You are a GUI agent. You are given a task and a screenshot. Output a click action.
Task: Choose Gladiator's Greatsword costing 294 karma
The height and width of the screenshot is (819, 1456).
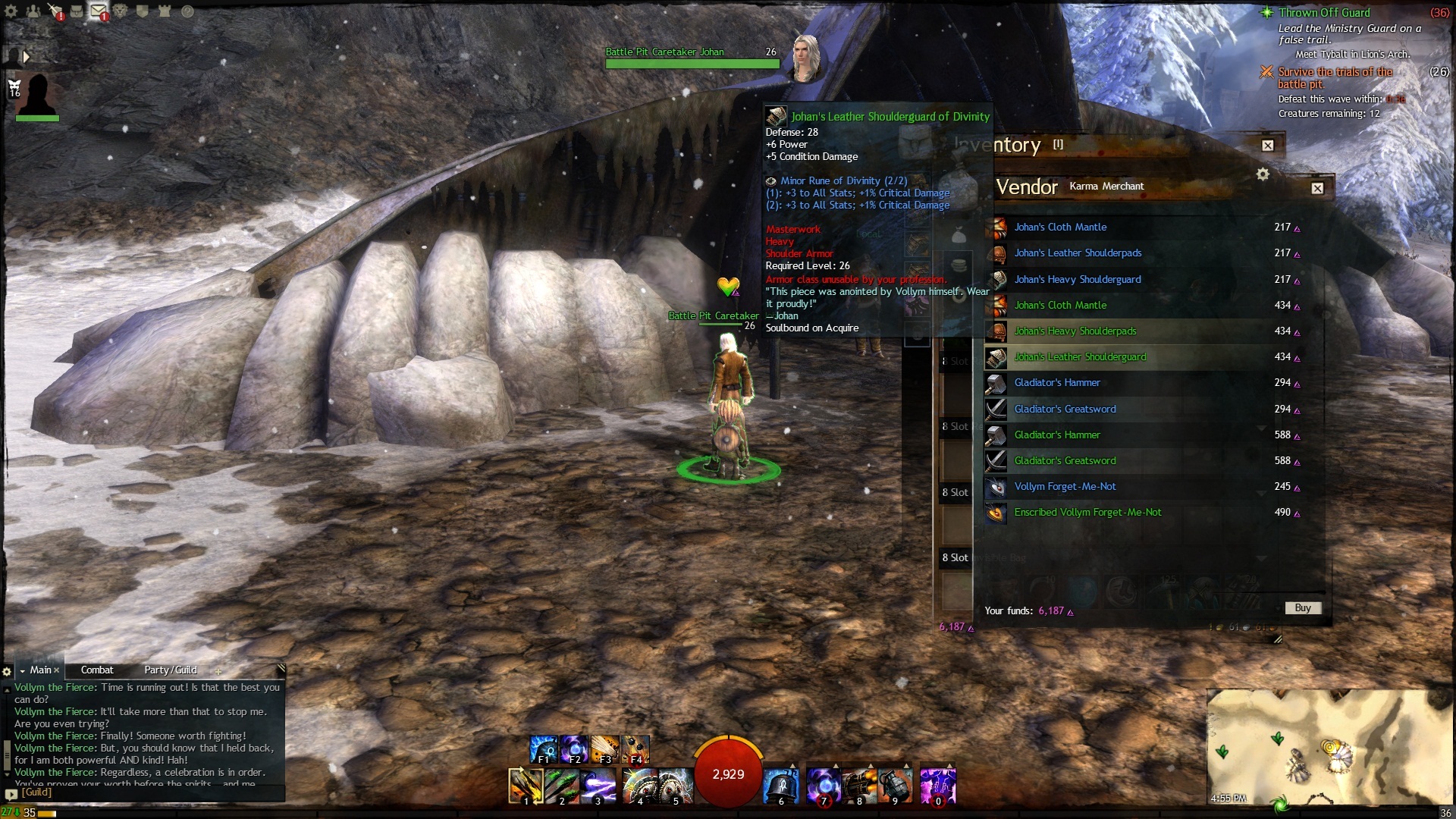(1065, 409)
